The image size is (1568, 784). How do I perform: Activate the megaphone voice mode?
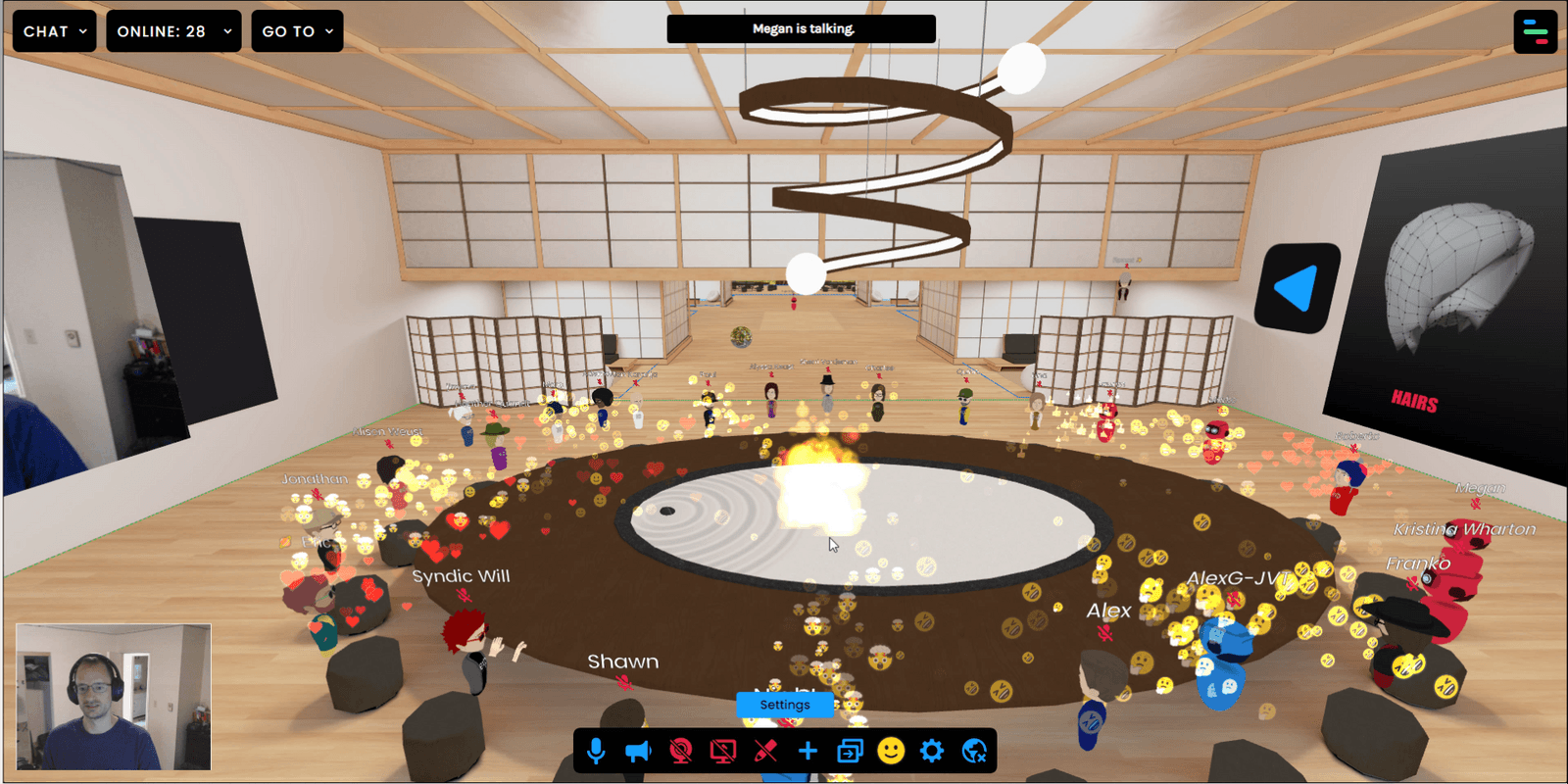(639, 751)
